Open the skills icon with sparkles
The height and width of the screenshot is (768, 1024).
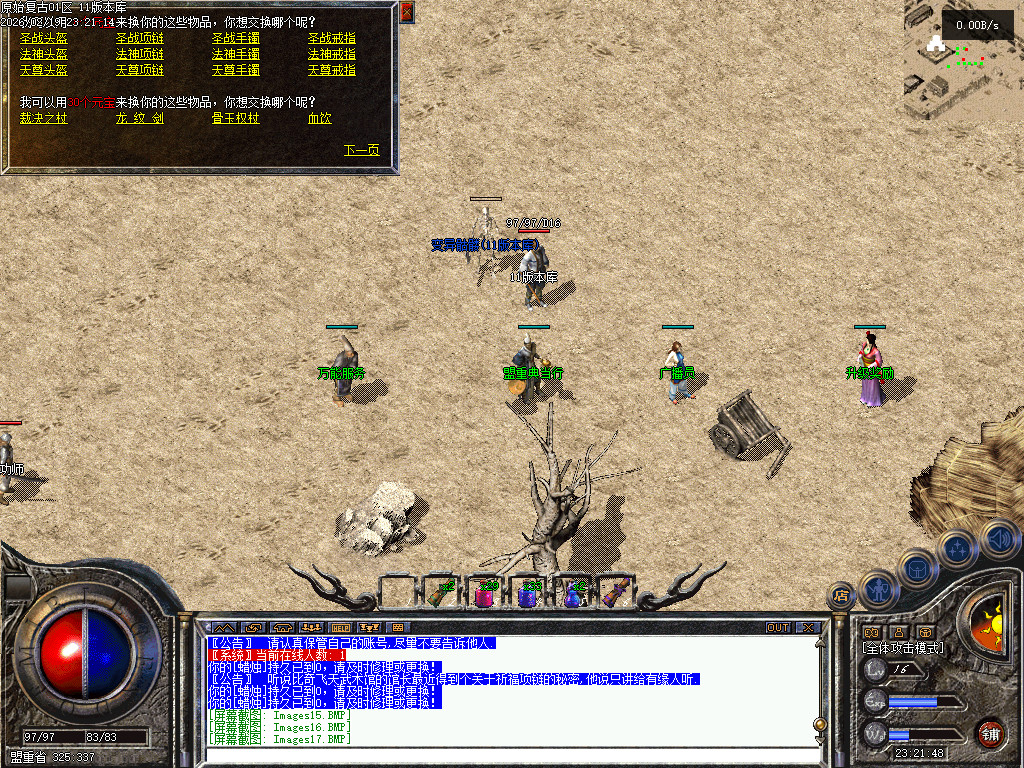(x=959, y=549)
